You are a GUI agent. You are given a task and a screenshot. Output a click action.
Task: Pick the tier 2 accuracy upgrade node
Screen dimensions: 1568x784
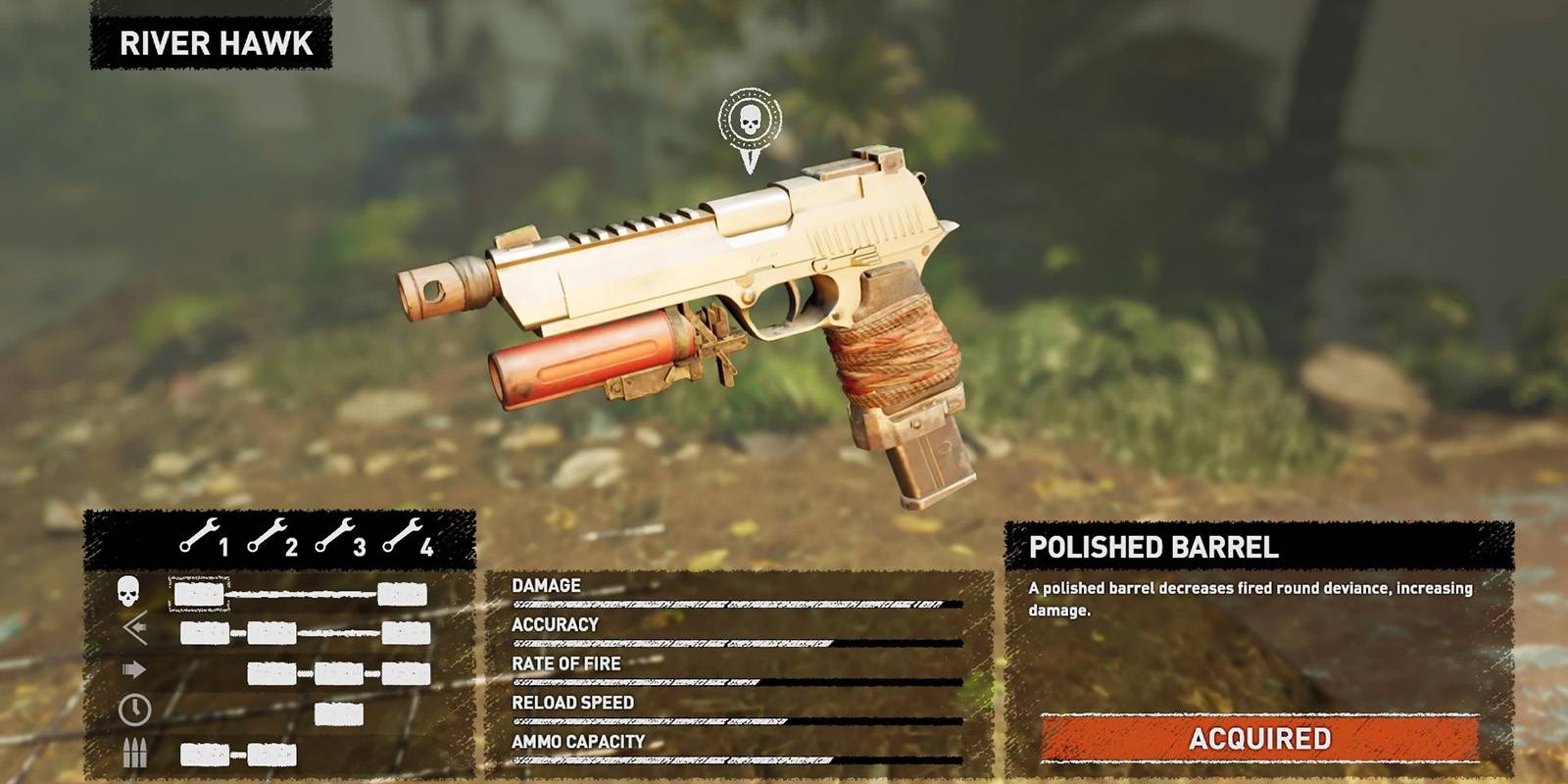click(272, 633)
